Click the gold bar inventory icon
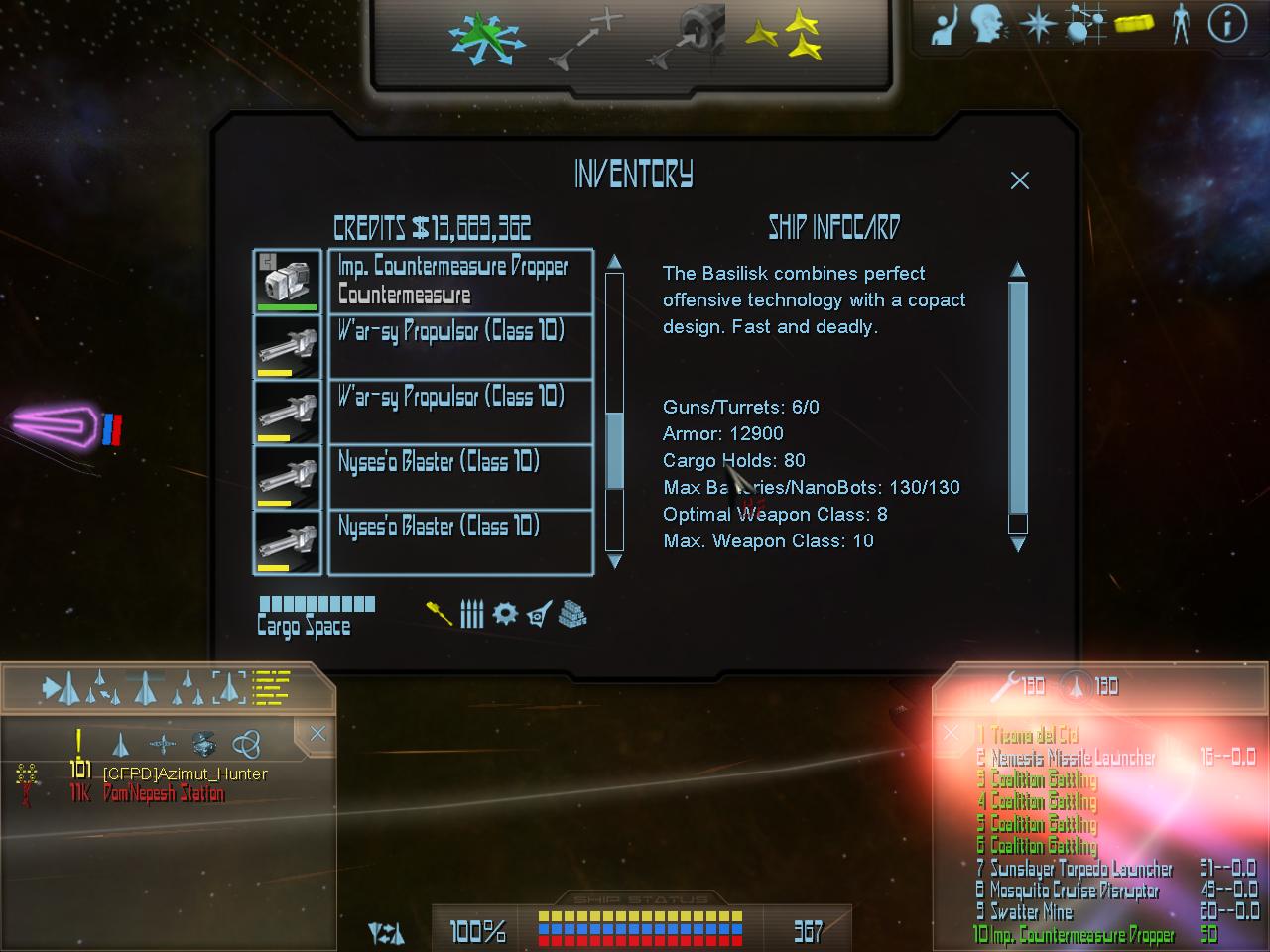This screenshot has height=952, width=1270. point(1134,24)
